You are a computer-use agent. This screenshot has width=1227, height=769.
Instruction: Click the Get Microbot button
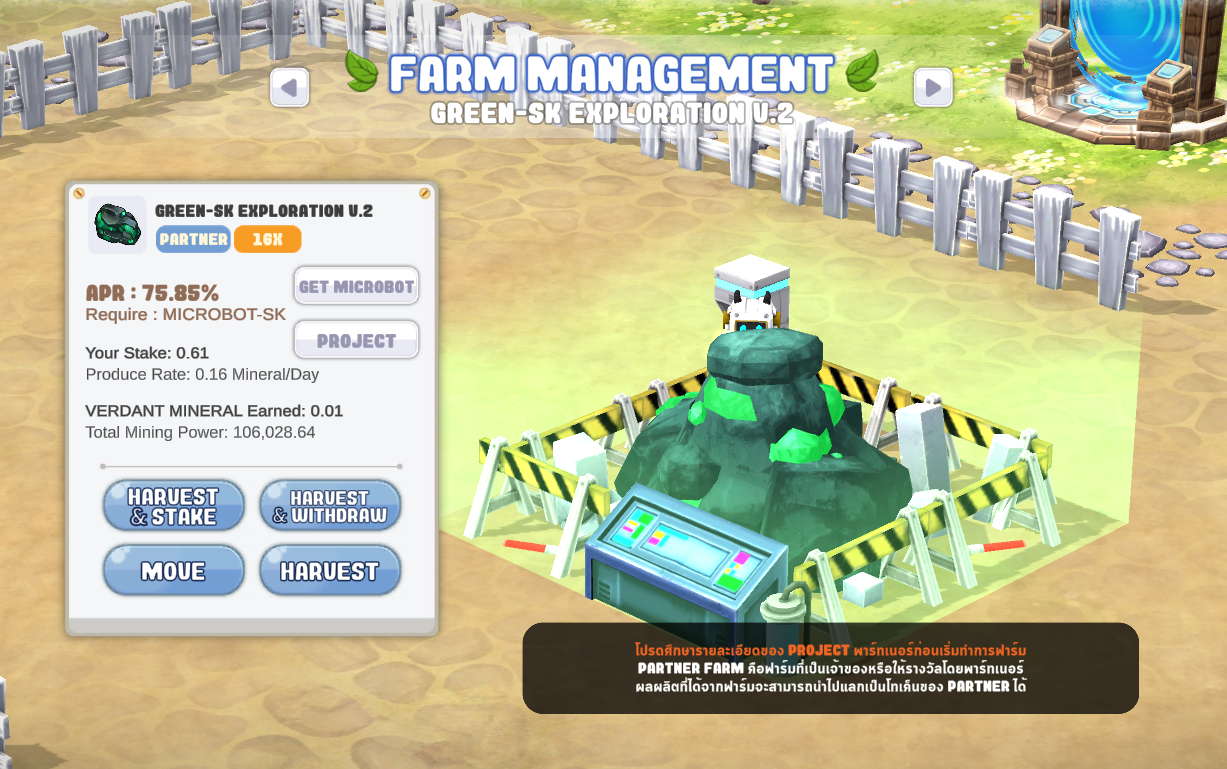(x=356, y=286)
